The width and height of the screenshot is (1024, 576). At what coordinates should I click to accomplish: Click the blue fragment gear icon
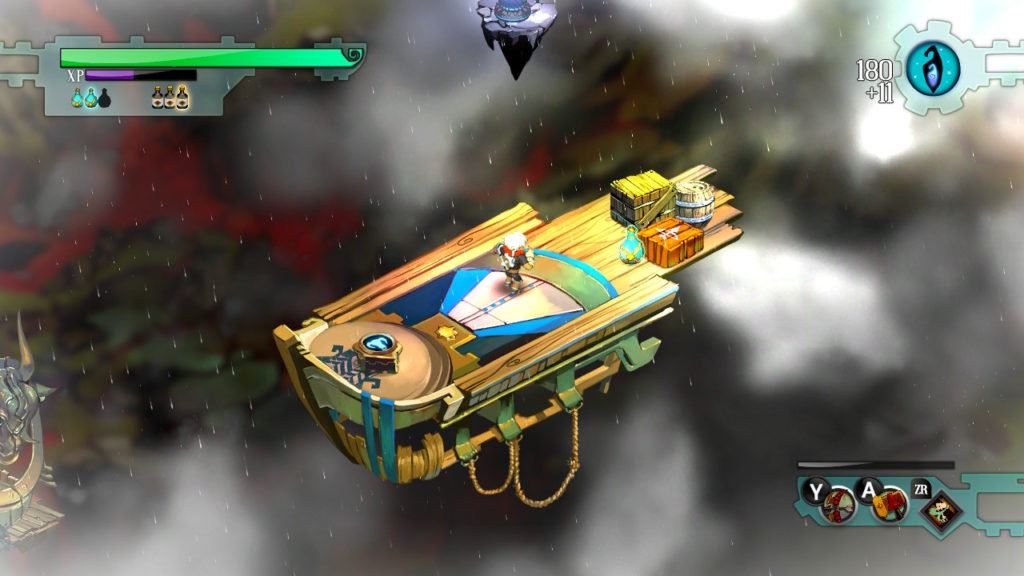933,69
